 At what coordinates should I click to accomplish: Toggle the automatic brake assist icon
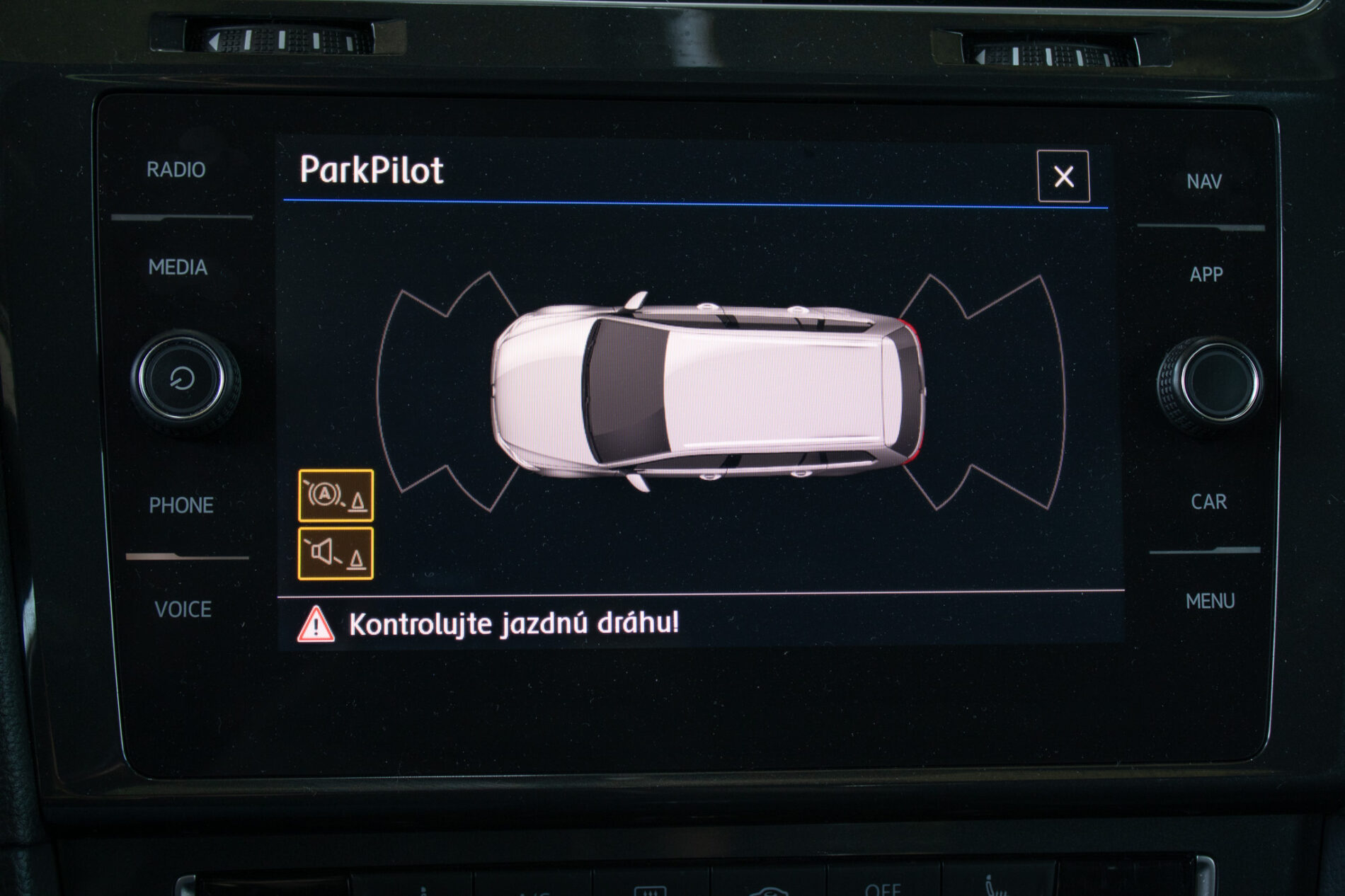coord(336,495)
